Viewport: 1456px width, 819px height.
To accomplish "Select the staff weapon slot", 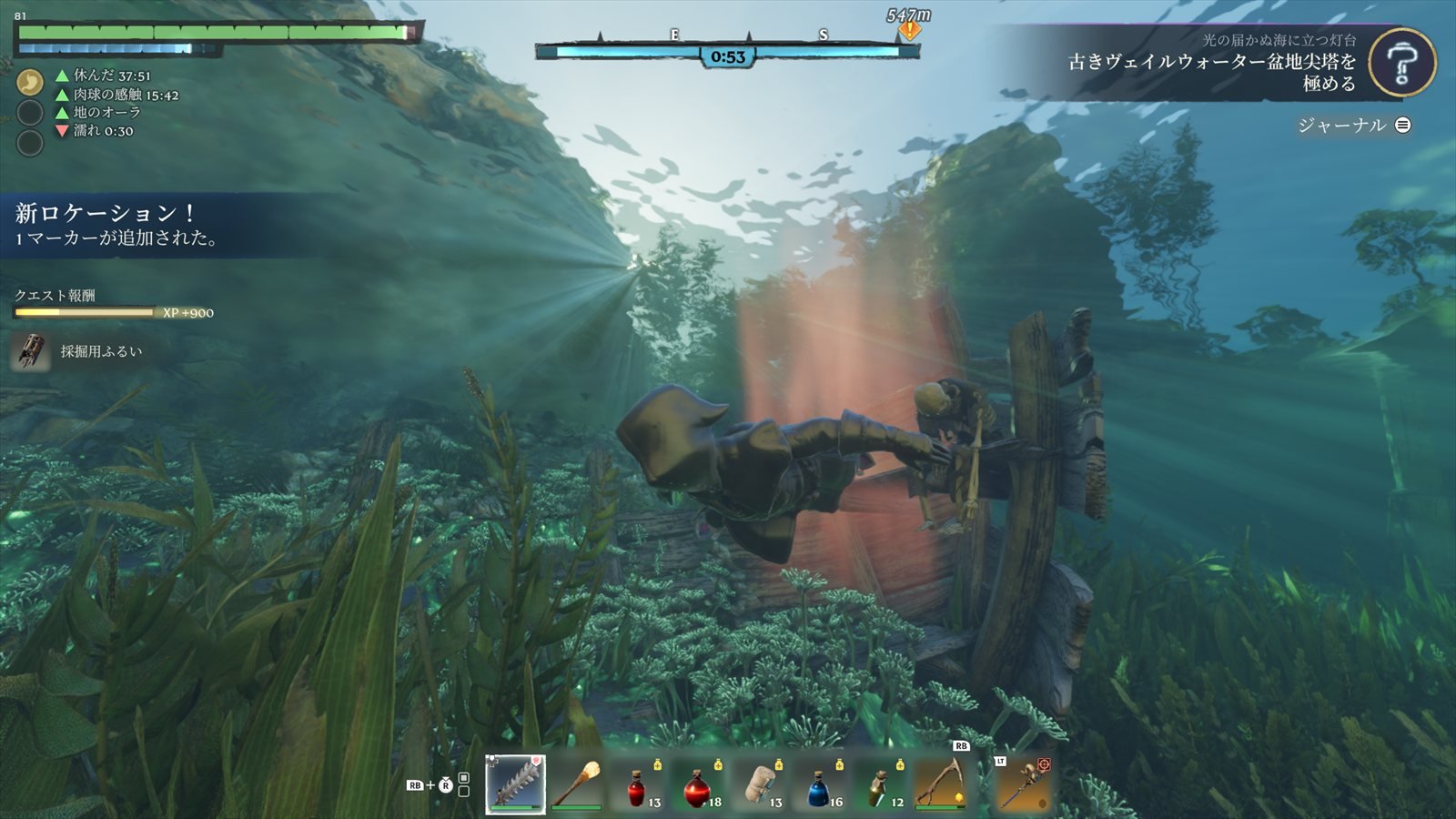I will click(1025, 783).
